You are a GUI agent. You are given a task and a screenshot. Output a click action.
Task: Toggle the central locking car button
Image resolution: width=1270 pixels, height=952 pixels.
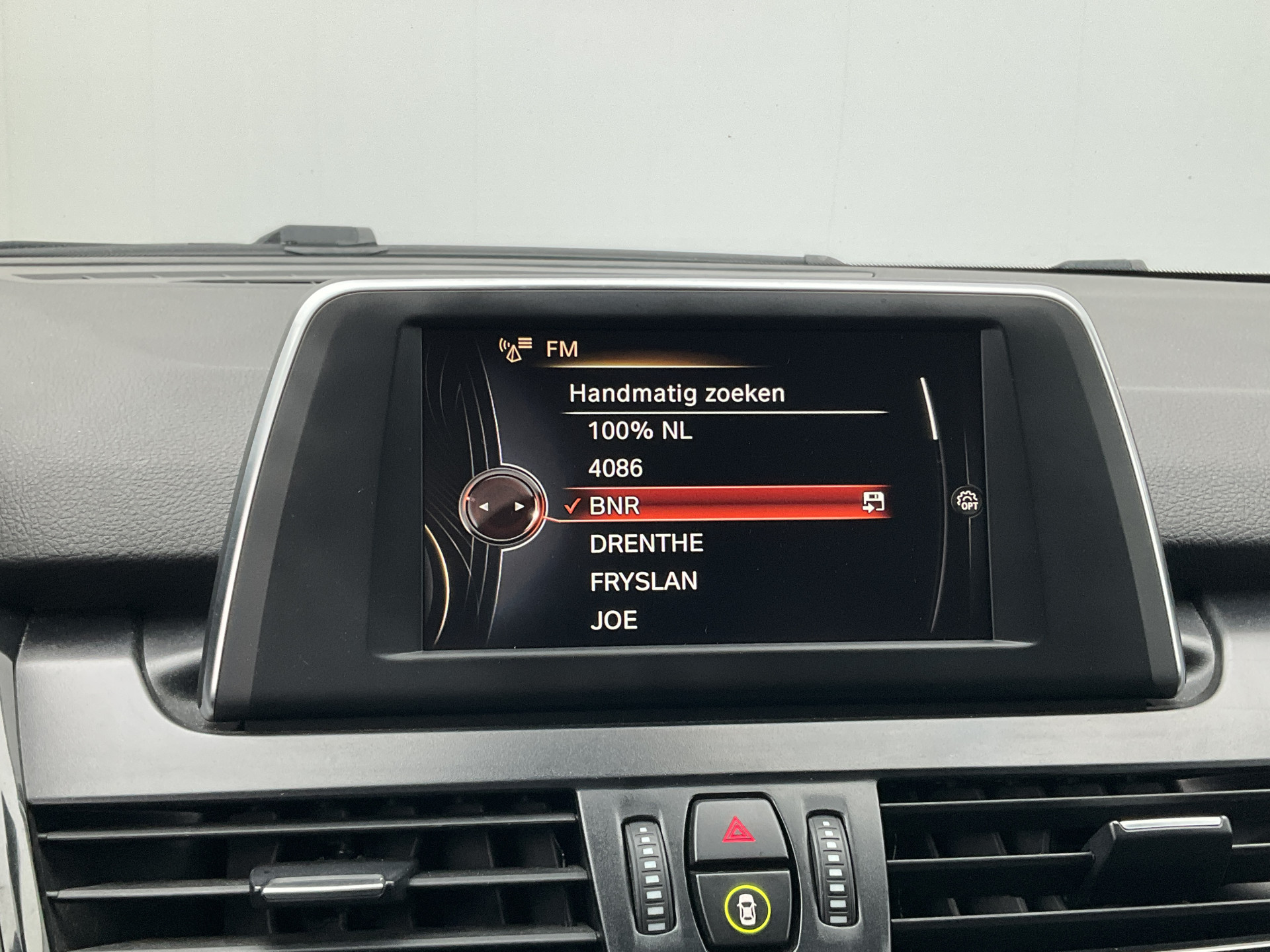[747, 910]
